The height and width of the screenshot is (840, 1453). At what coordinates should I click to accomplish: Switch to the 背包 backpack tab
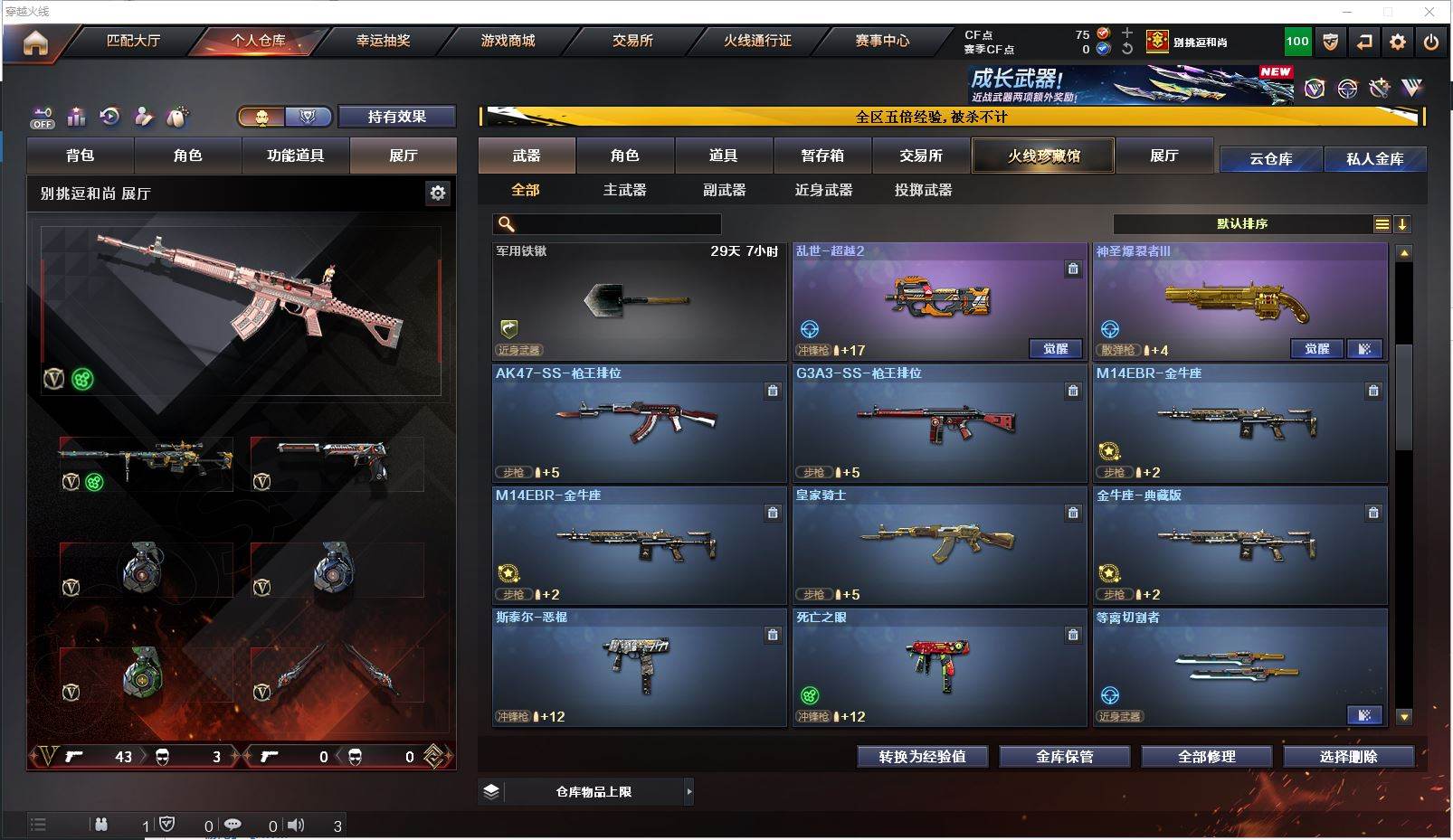pyautogui.click(x=80, y=156)
